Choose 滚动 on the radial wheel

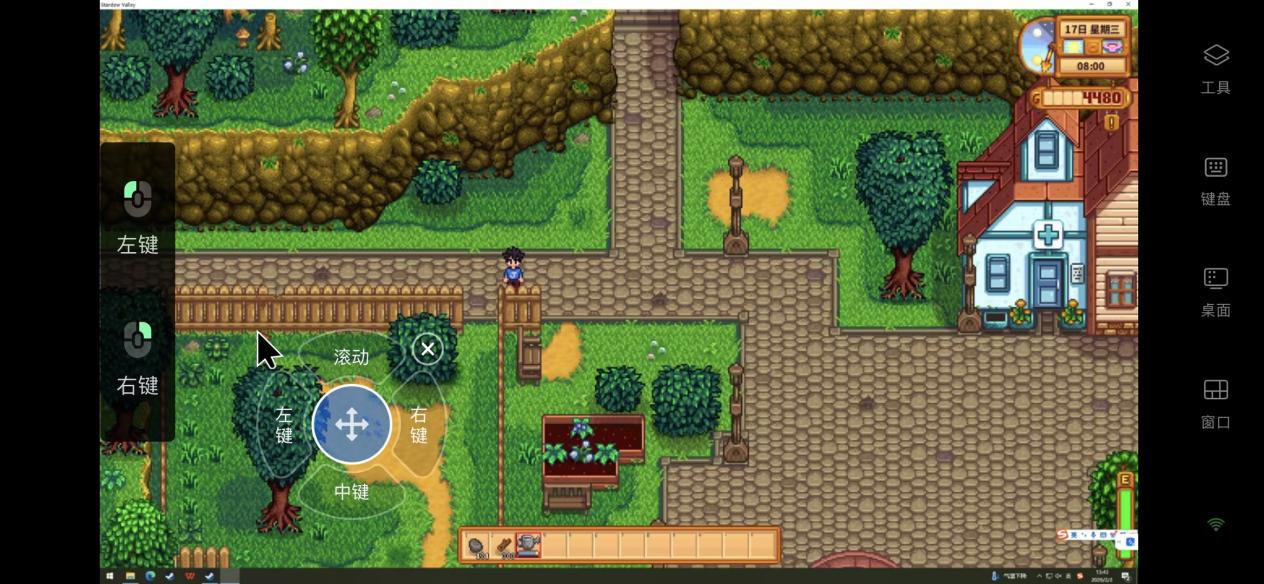click(351, 356)
